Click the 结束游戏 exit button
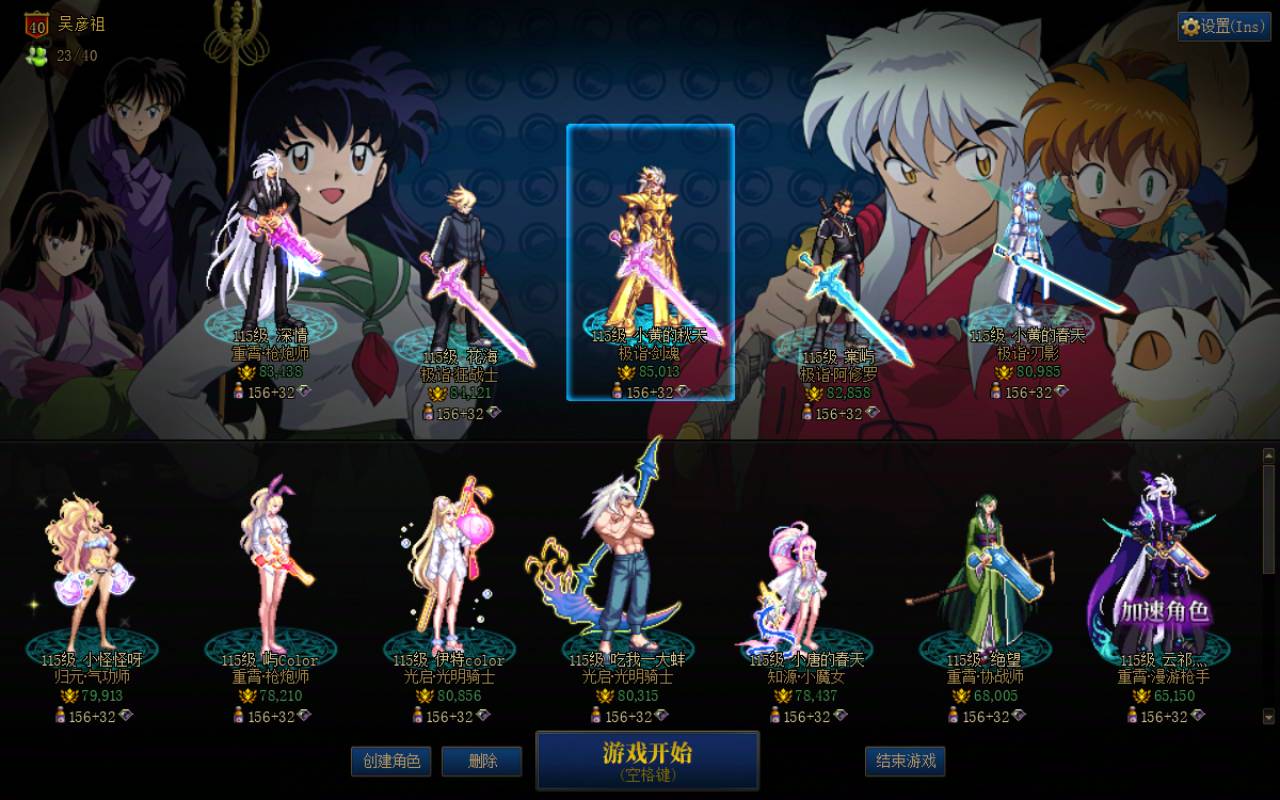1280x800 pixels. pyautogui.click(x=907, y=760)
